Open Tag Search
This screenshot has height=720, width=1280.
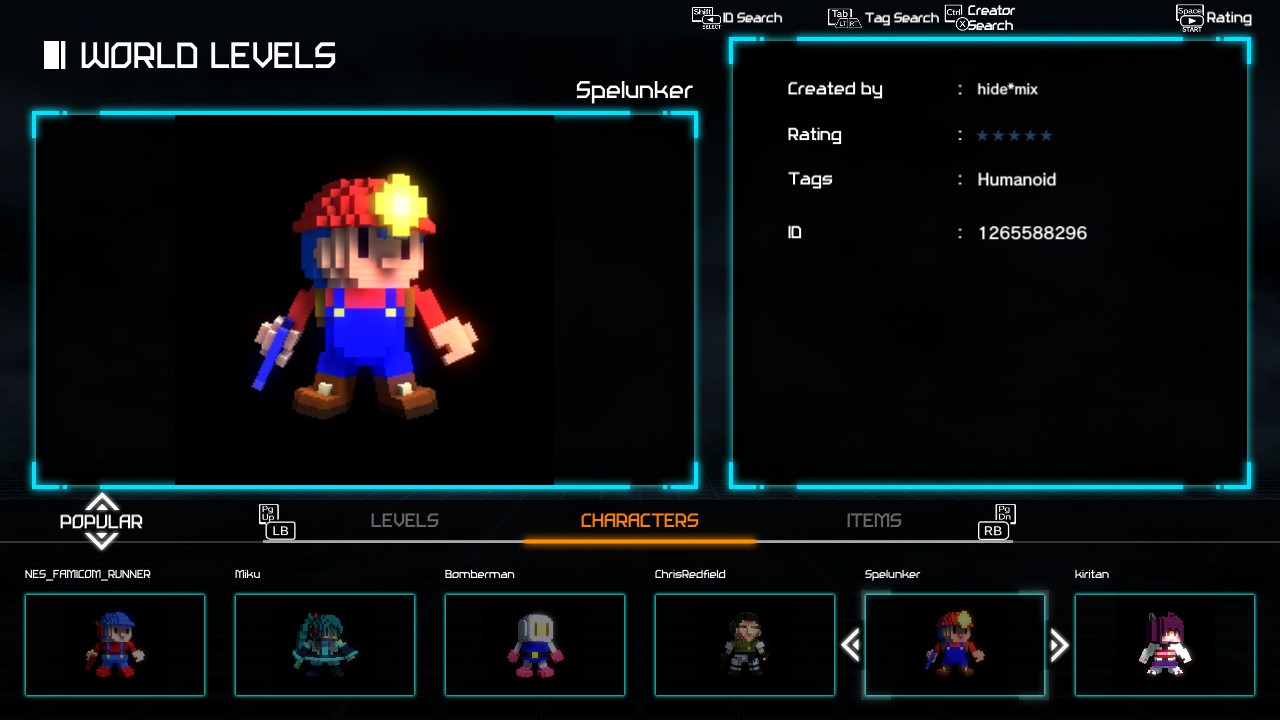[x=884, y=18]
